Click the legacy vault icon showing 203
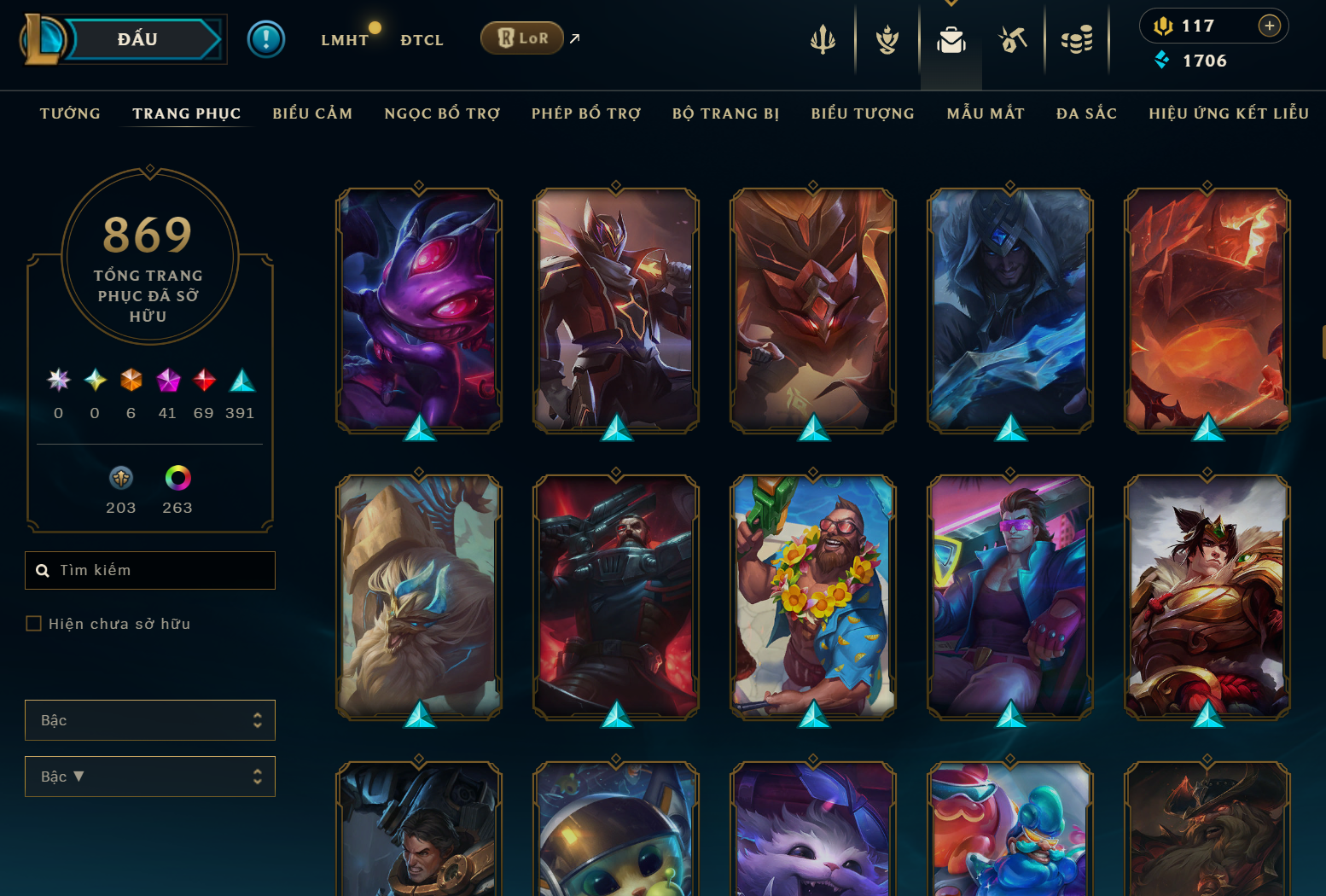The image size is (1326, 896). click(121, 478)
